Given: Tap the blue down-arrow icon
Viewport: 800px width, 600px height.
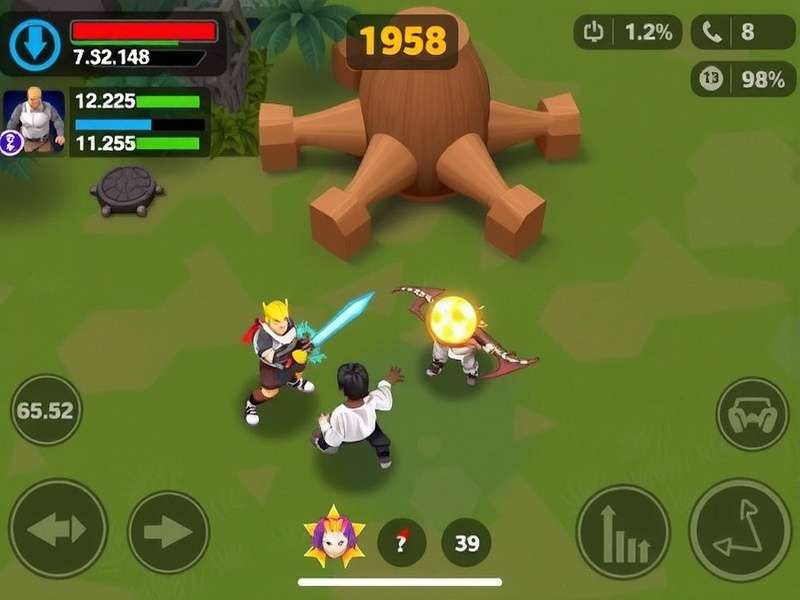Looking at the screenshot, I should point(35,44).
